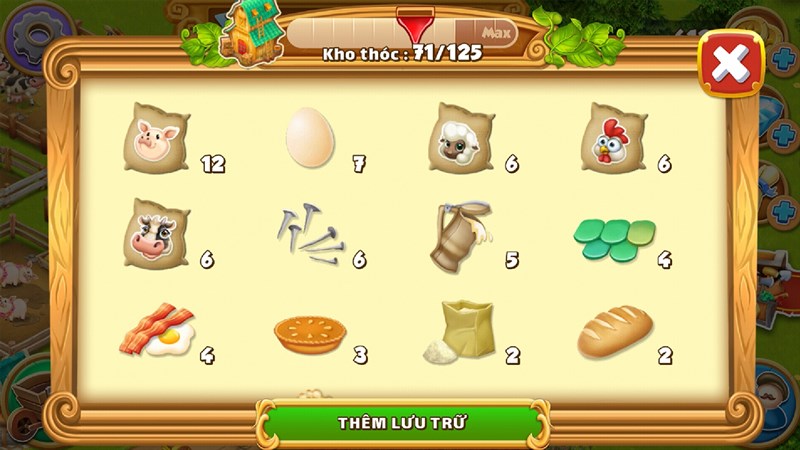Image resolution: width=800 pixels, height=450 pixels.
Task: Pick the chicken feed sack
Action: pyautogui.click(x=613, y=138)
